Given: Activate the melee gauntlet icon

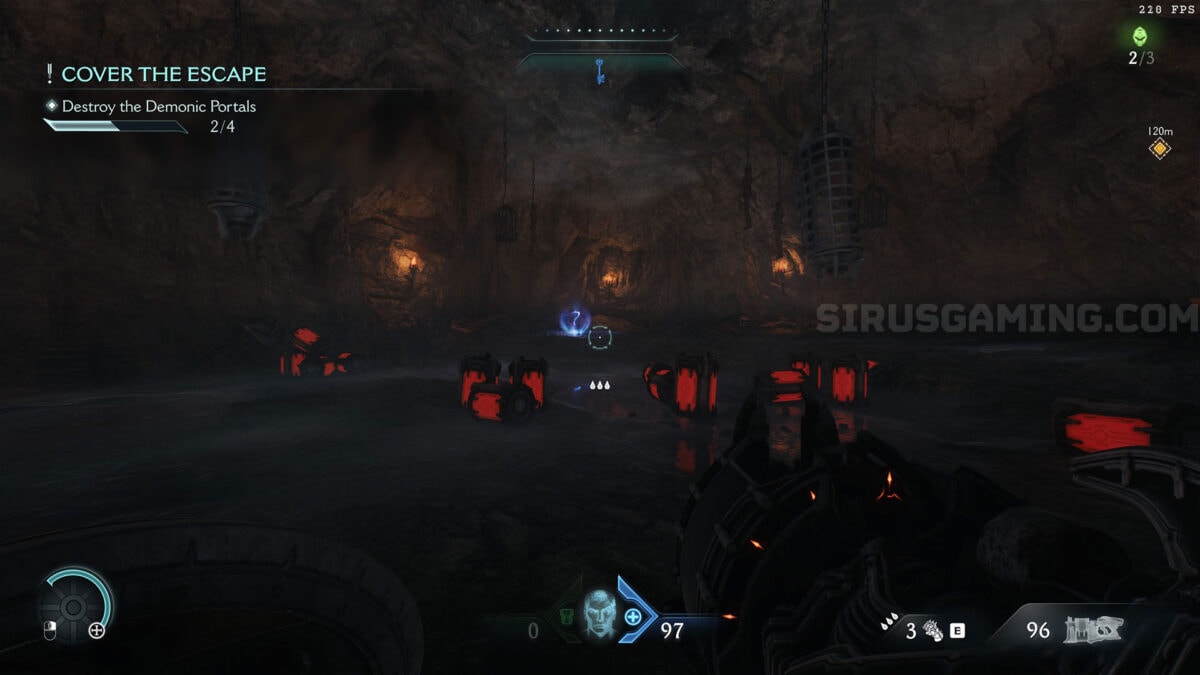Looking at the screenshot, I should [933, 631].
